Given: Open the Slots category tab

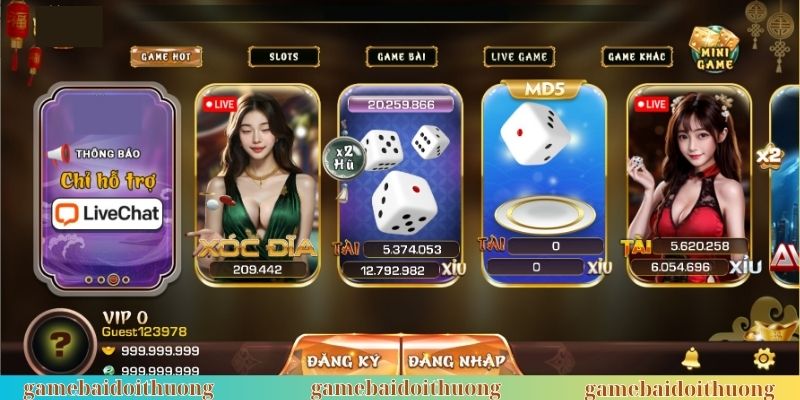Looking at the screenshot, I should click(283, 57).
